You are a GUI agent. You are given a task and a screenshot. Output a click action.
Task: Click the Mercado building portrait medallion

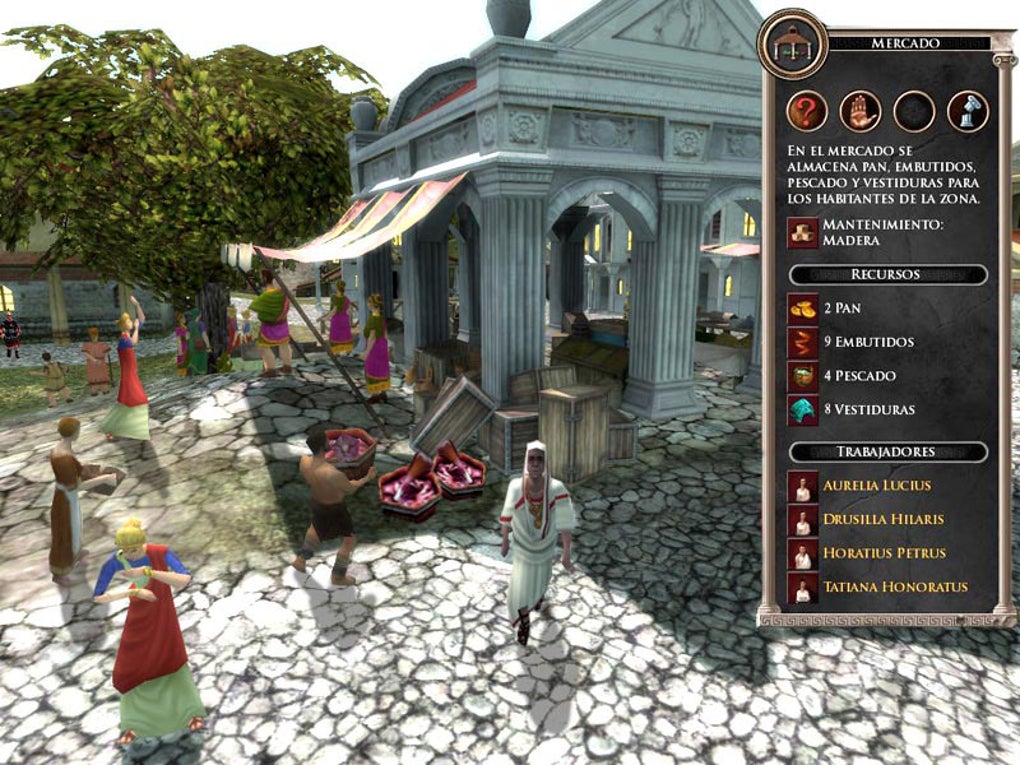[792, 43]
